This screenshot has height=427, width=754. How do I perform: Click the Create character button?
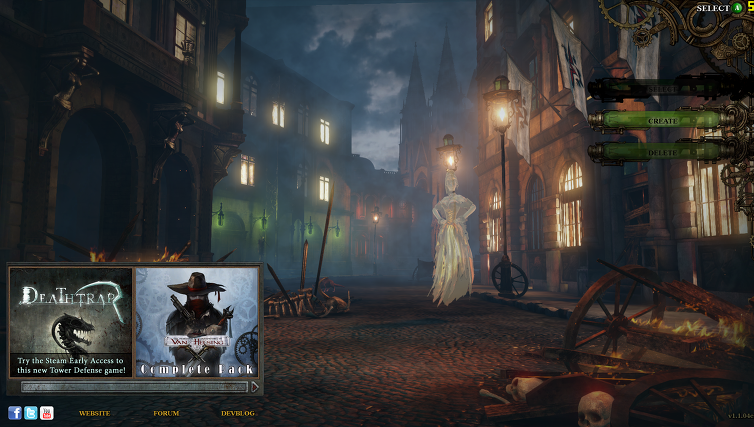coord(663,120)
